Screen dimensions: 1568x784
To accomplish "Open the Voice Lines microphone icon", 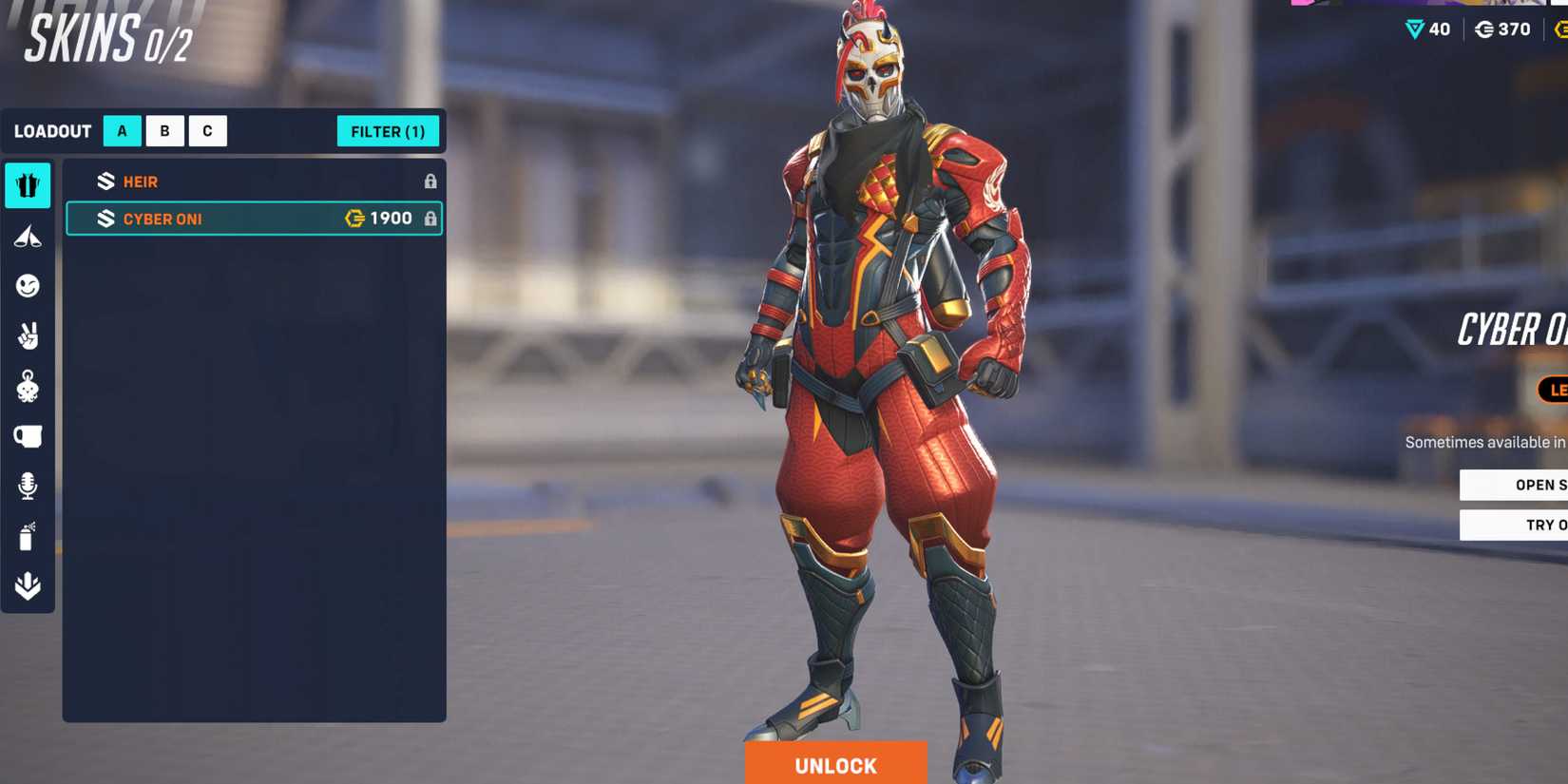I will pos(28,486).
